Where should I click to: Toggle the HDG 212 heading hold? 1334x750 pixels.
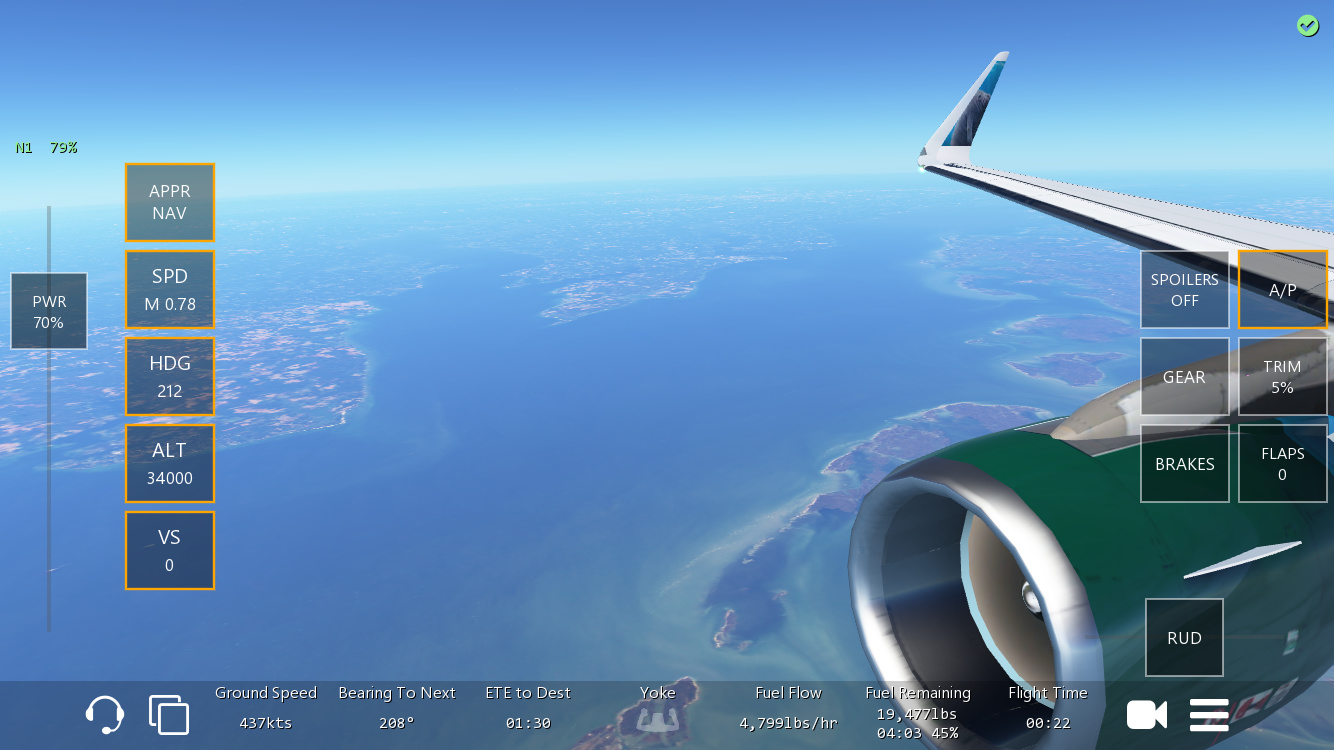coord(170,376)
